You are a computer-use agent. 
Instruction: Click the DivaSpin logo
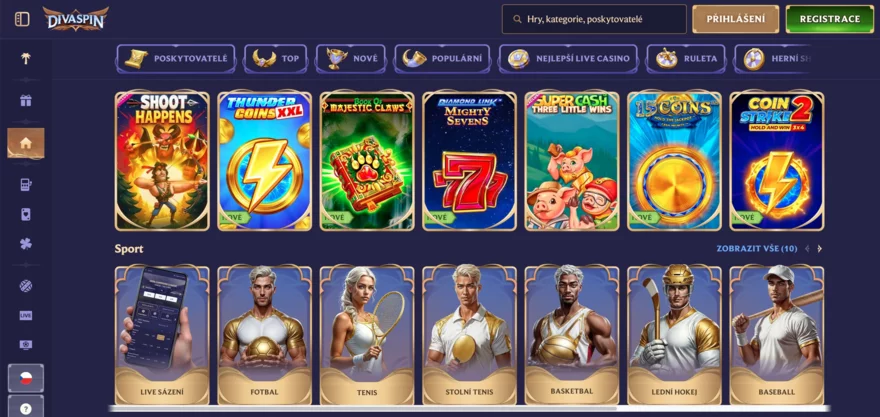coord(75,18)
